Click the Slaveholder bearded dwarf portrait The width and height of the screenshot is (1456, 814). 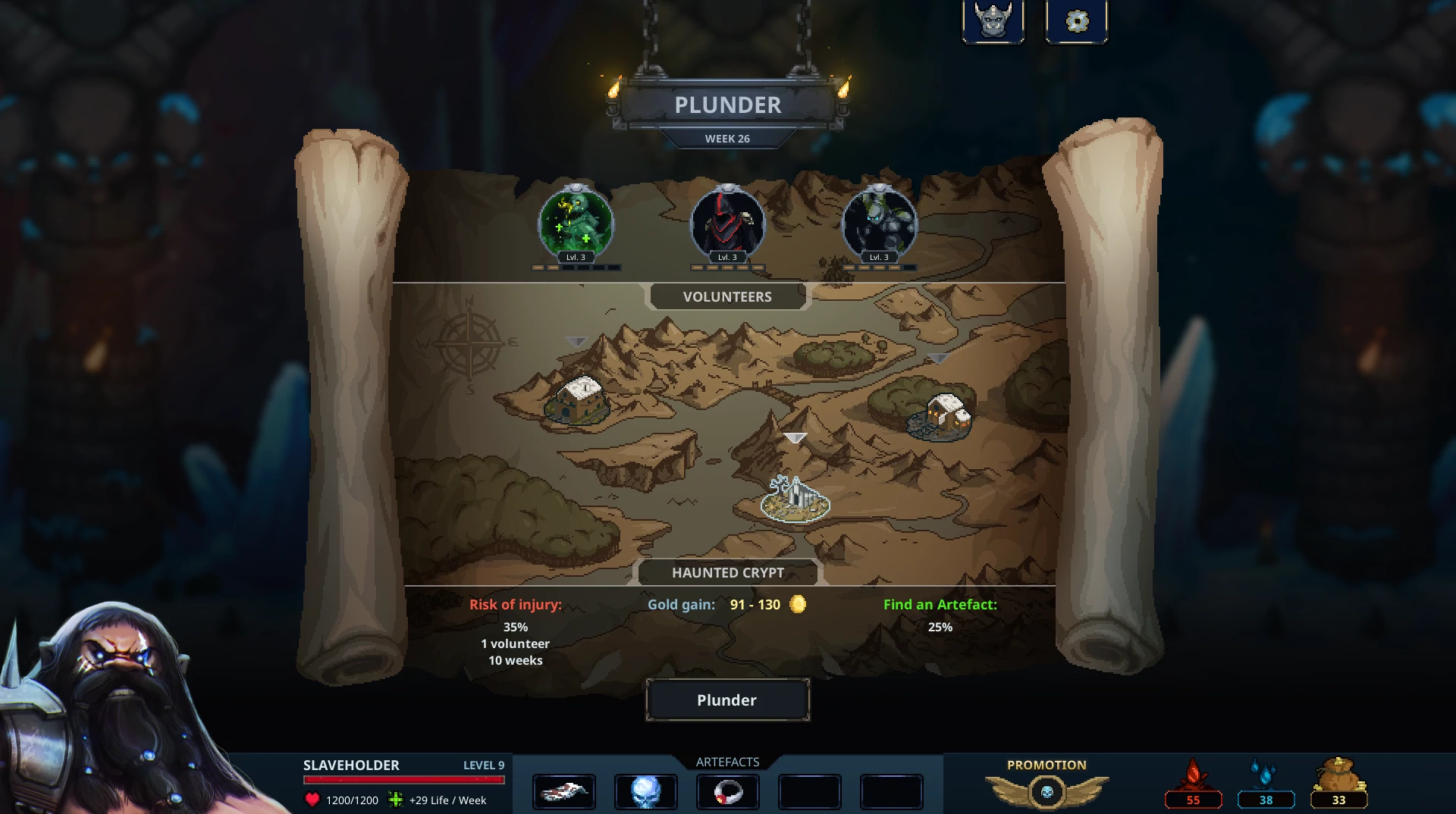point(121,705)
